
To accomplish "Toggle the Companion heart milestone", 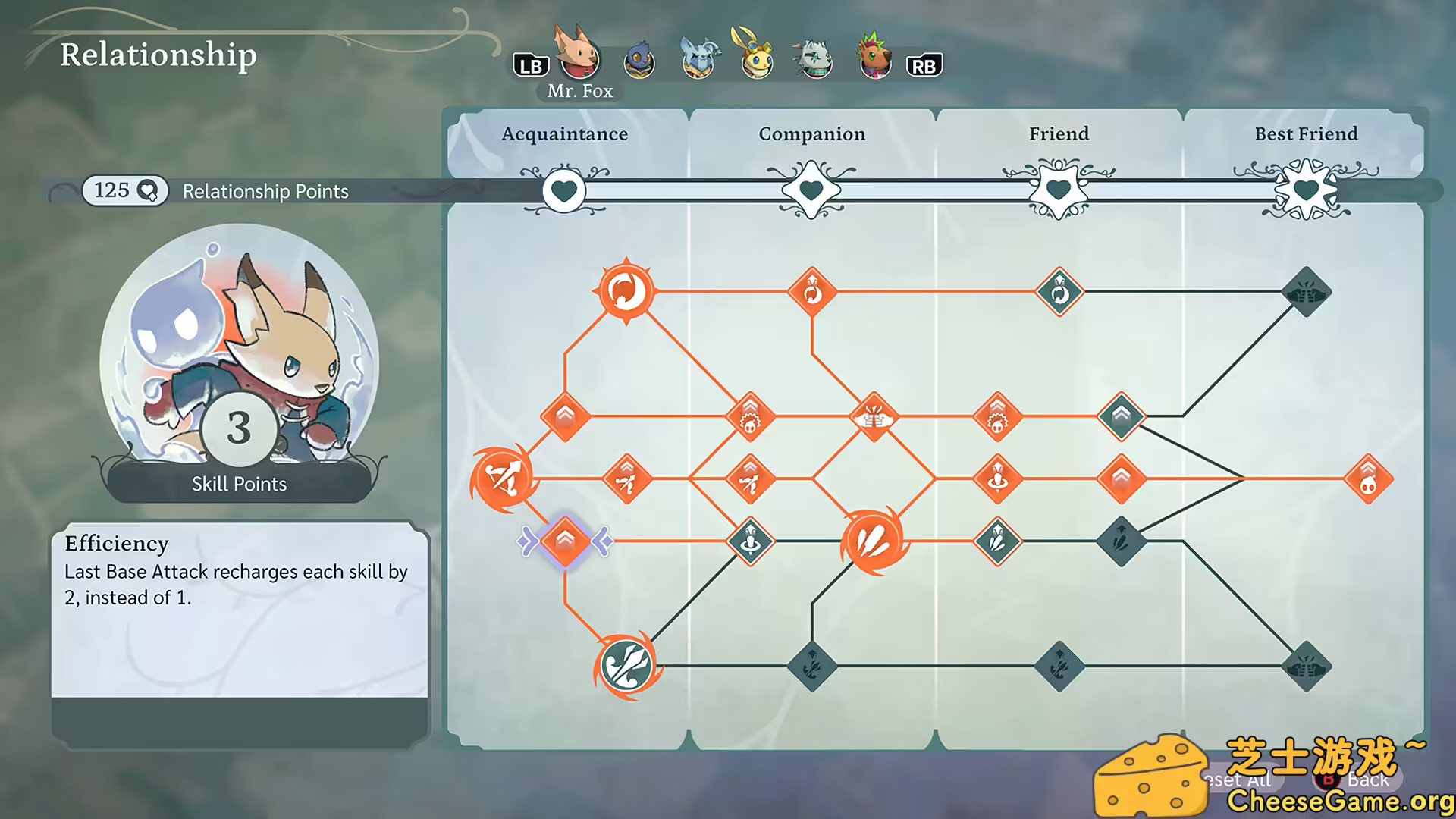I will (811, 190).
